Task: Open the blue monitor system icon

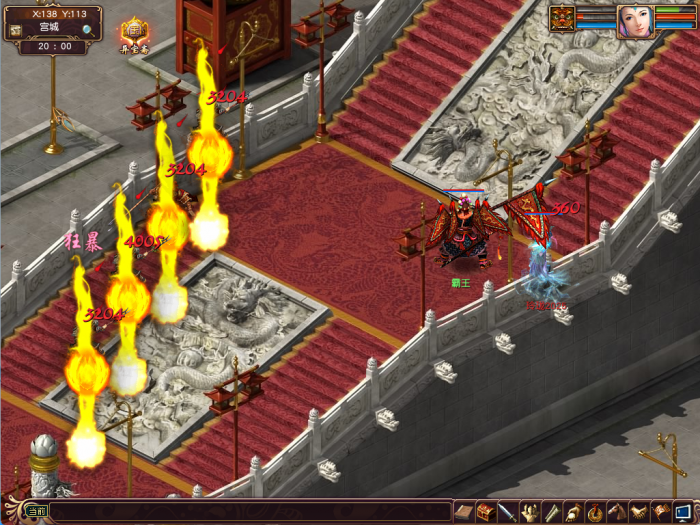Action: tap(683, 512)
